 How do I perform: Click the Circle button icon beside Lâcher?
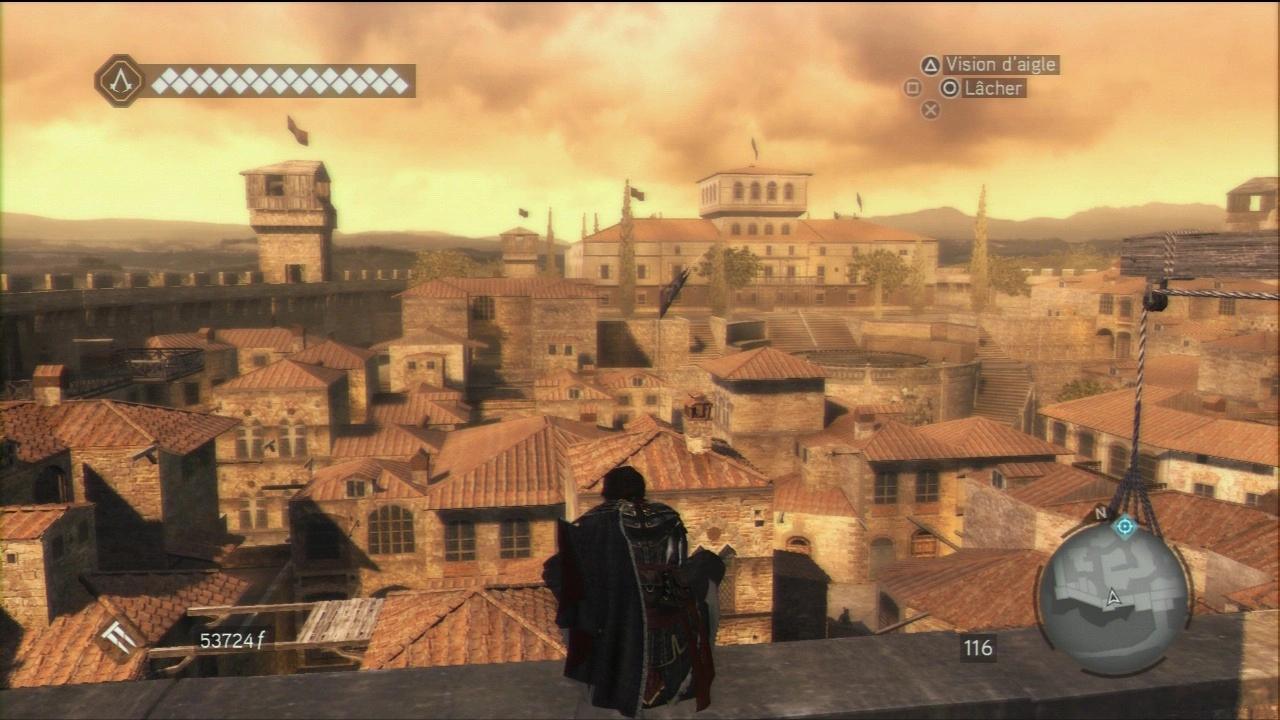click(949, 88)
